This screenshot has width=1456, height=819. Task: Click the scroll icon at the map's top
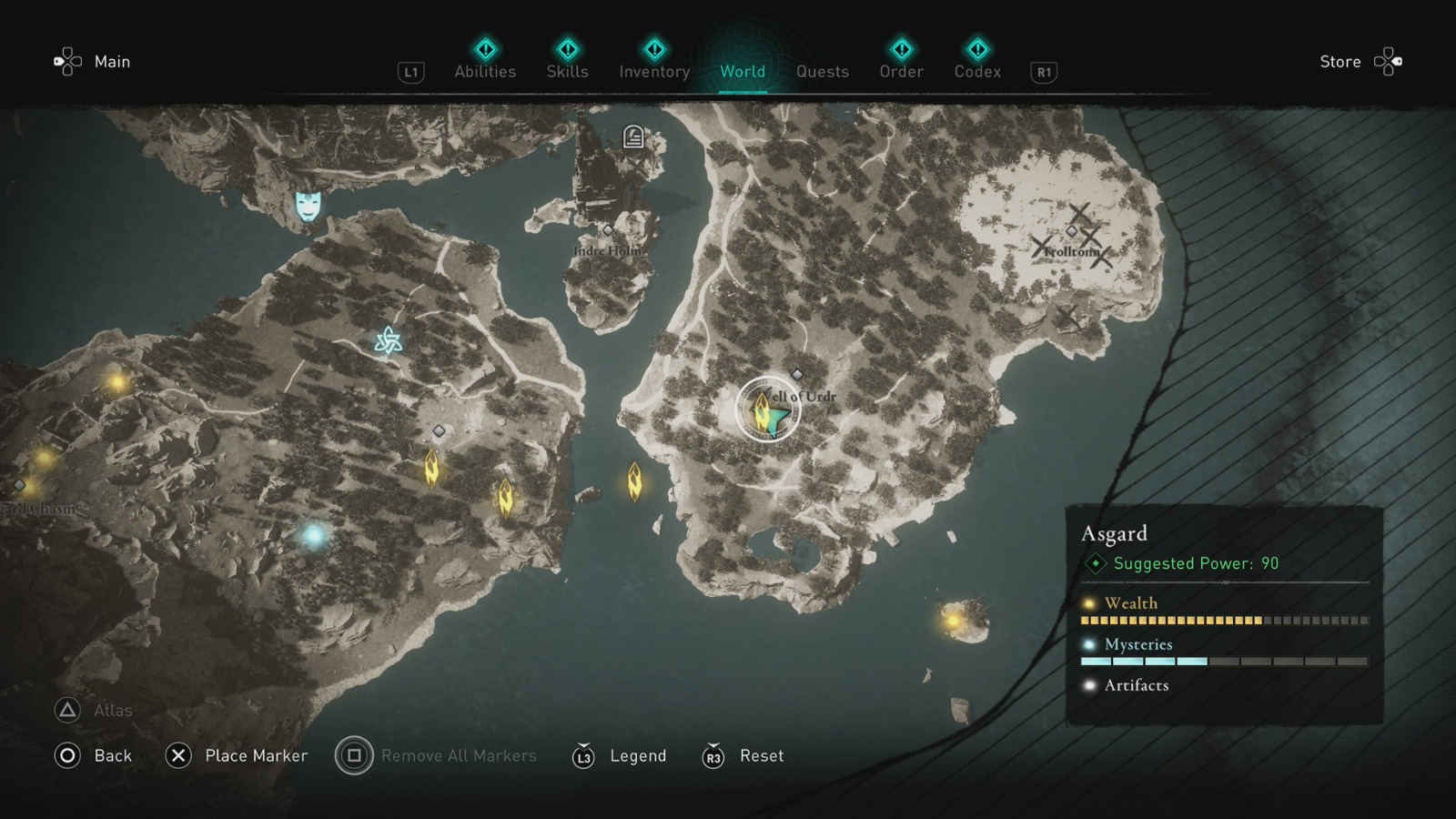click(x=632, y=138)
